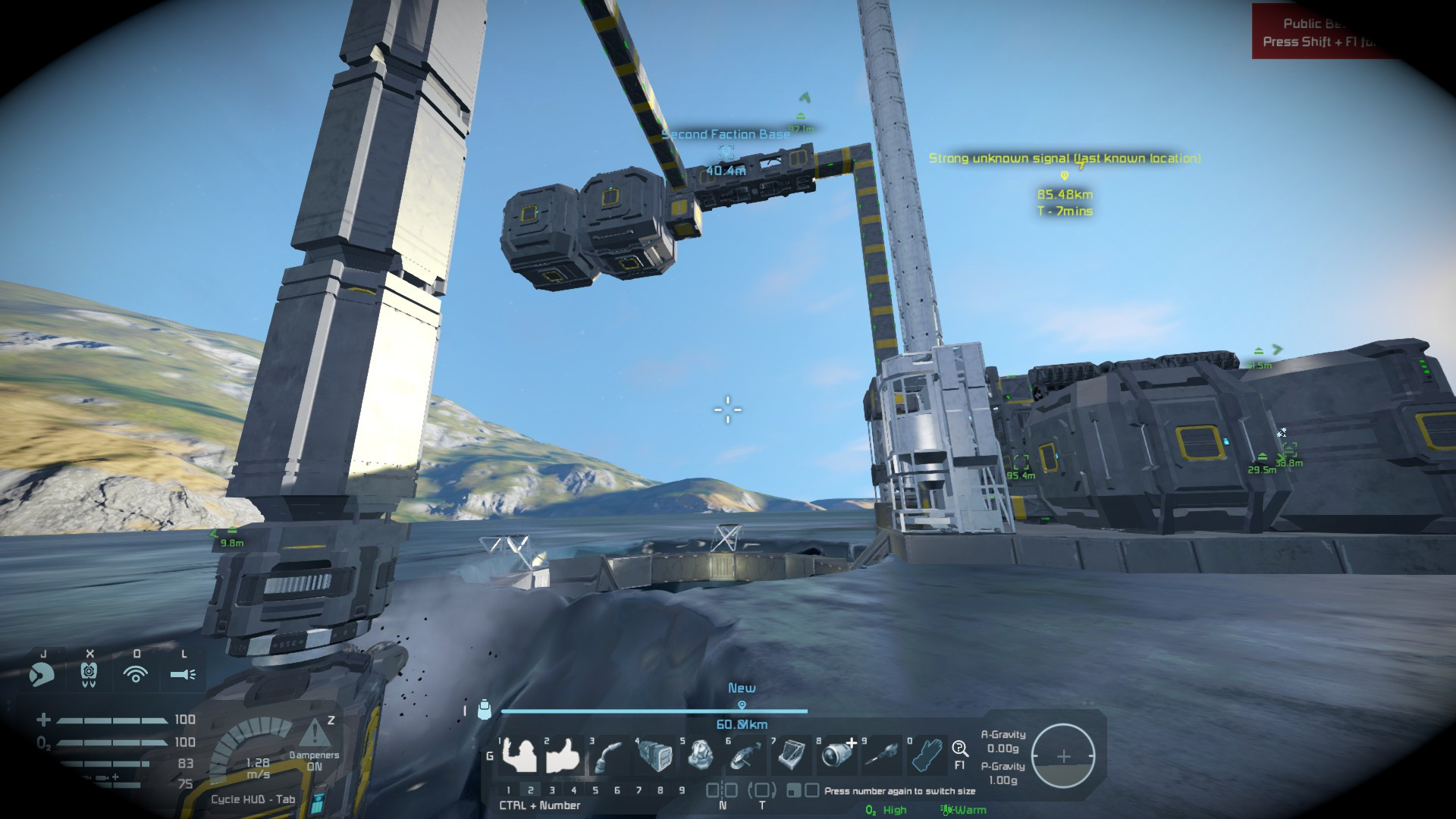Select the cargo container block slot
The image size is (1456, 819).
[654, 755]
